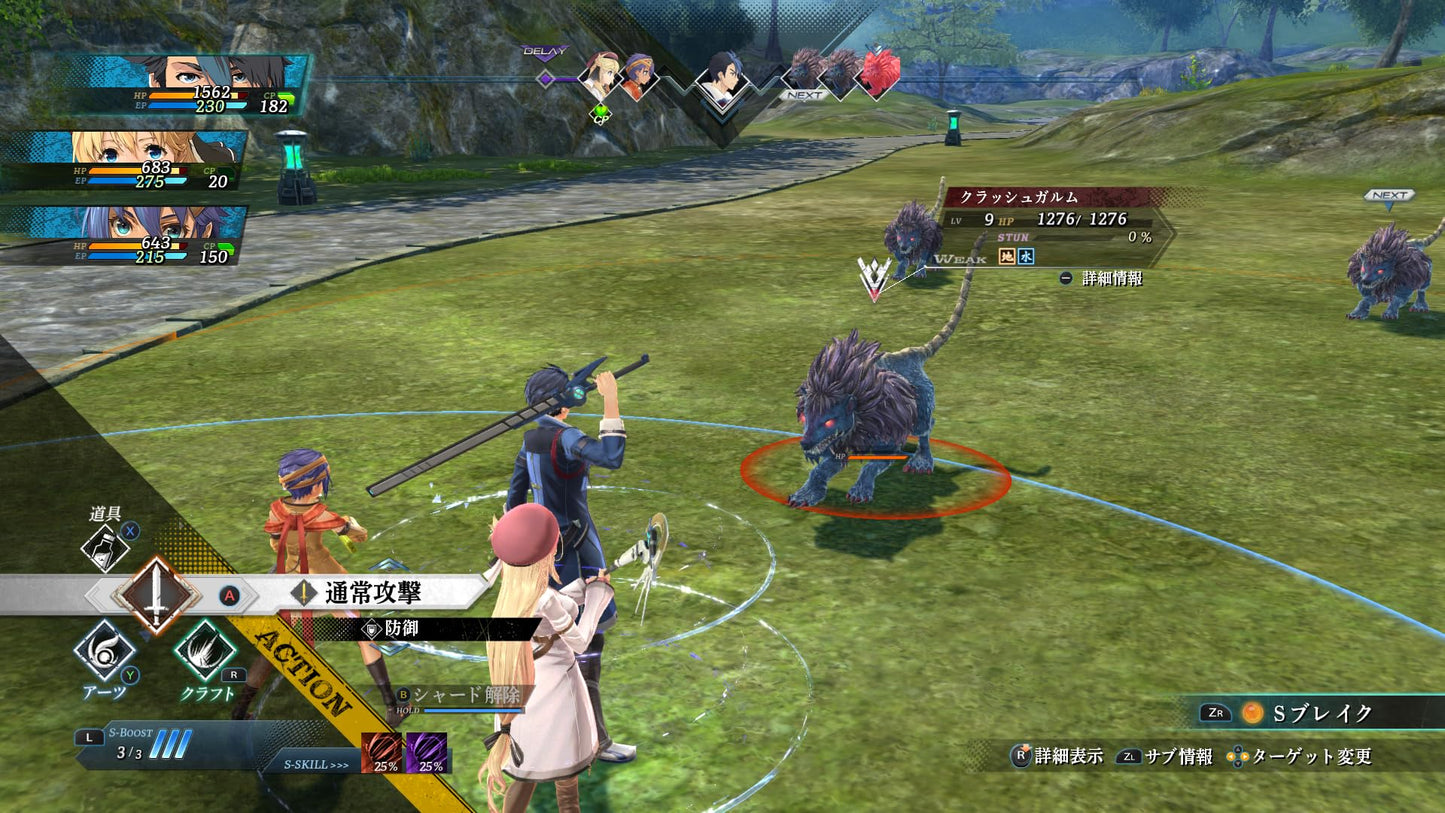Click the DELAY marker on the turn bar
Viewport: 1445px width, 813px height.
546,49
